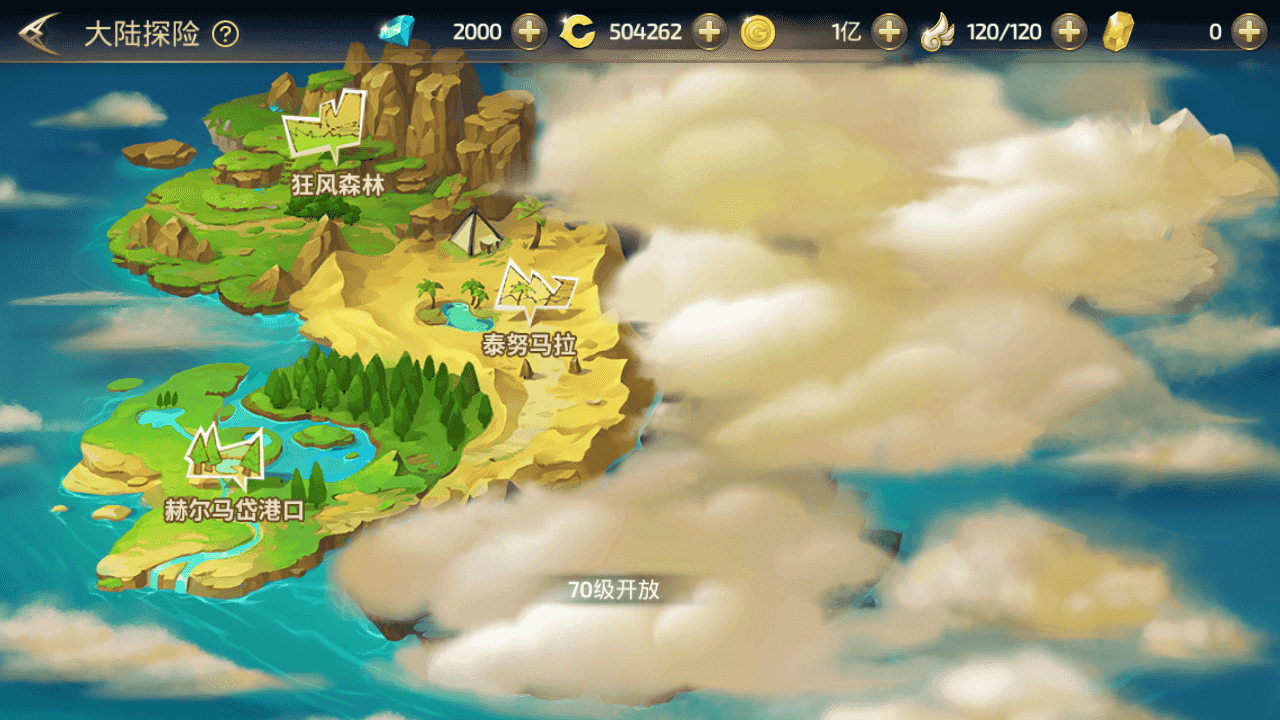Screen dimensions: 1280x720
Task: Click the gold bar icon showing 0
Action: [x=1120, y=31]
